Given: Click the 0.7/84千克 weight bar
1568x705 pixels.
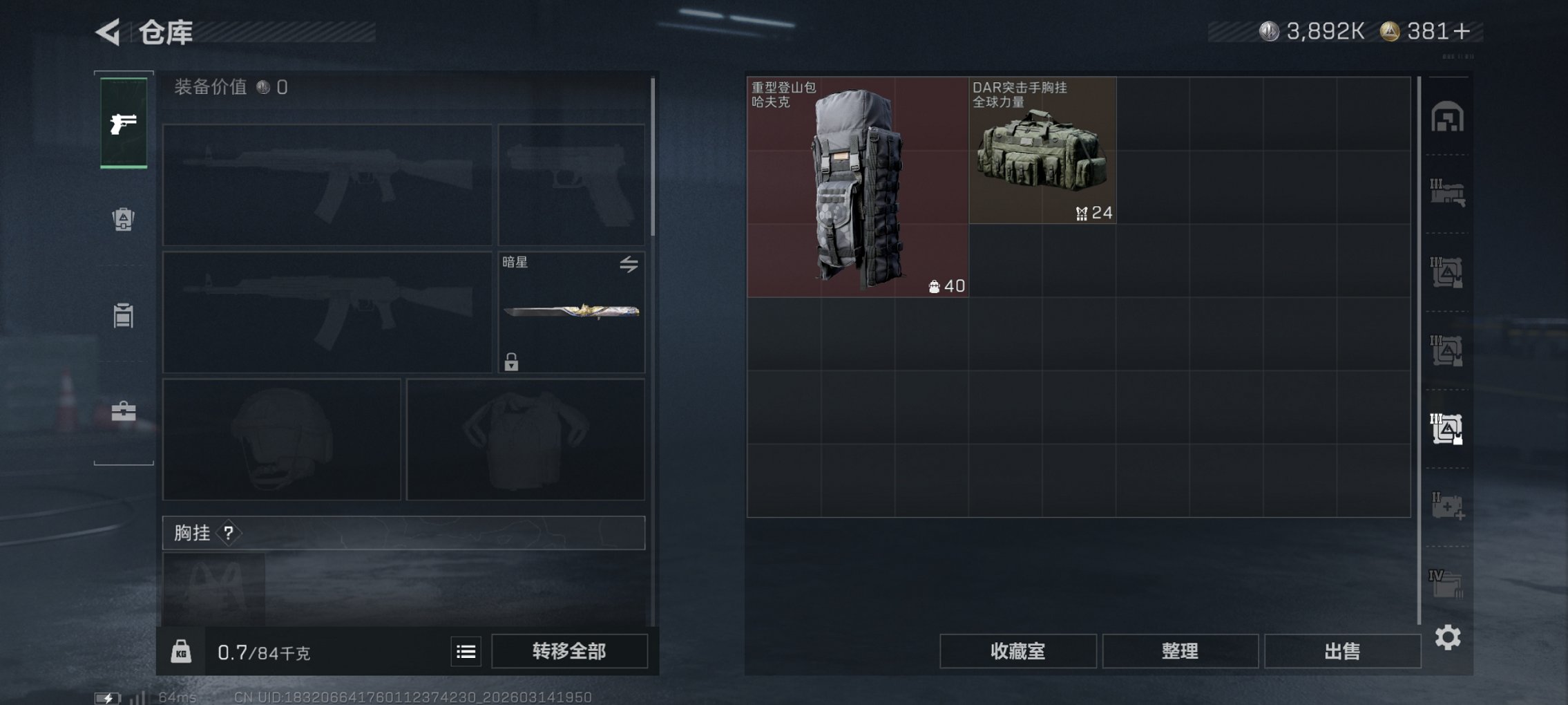Looking at the screenshot, I should (262, 650).
